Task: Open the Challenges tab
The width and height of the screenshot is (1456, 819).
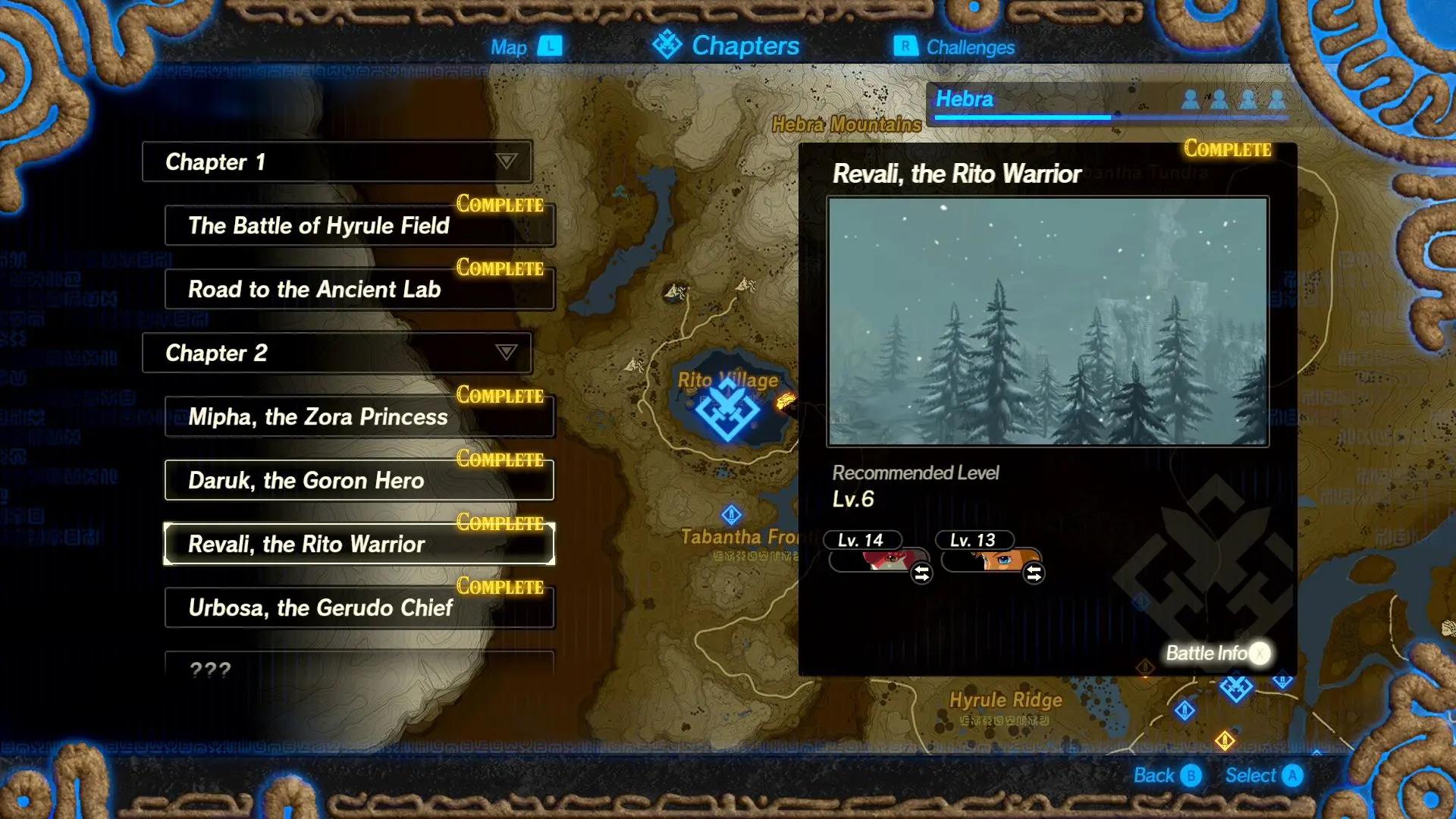Action: pyautogui.click(x=955, y=47)
